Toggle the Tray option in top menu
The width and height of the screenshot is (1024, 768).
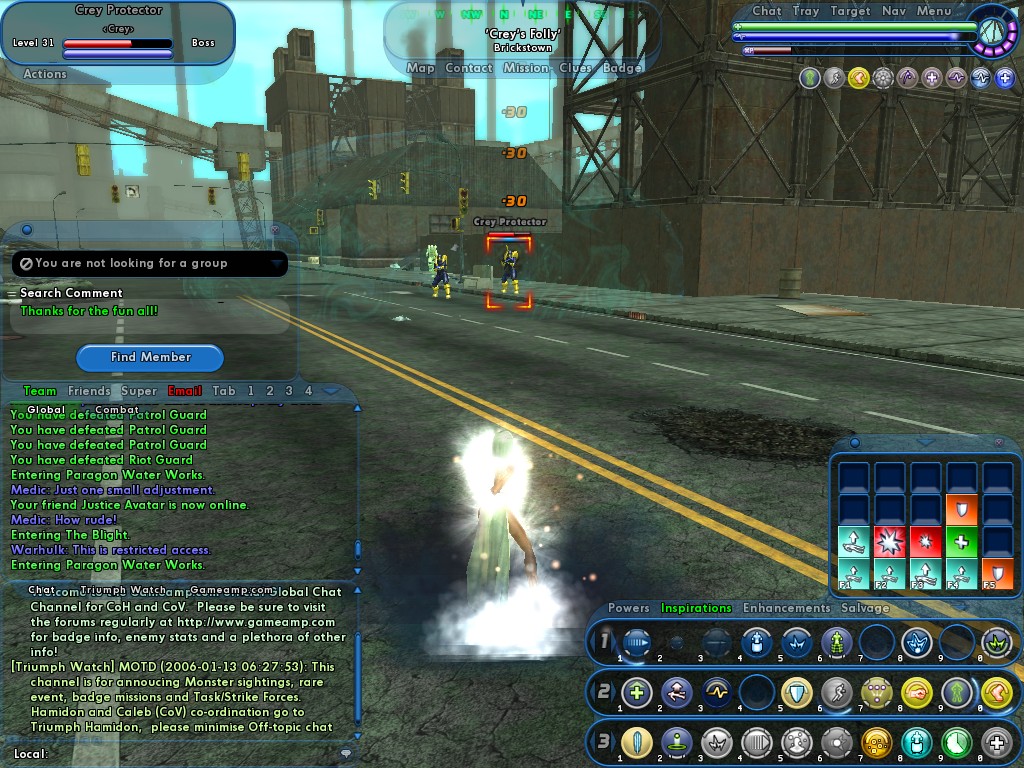(806, 11)
